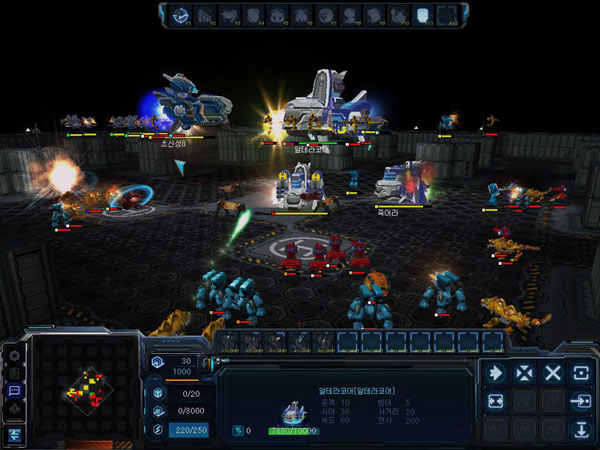Click the minimap panel
Viewport: 600px width, 450px height.
pos(84,388)
